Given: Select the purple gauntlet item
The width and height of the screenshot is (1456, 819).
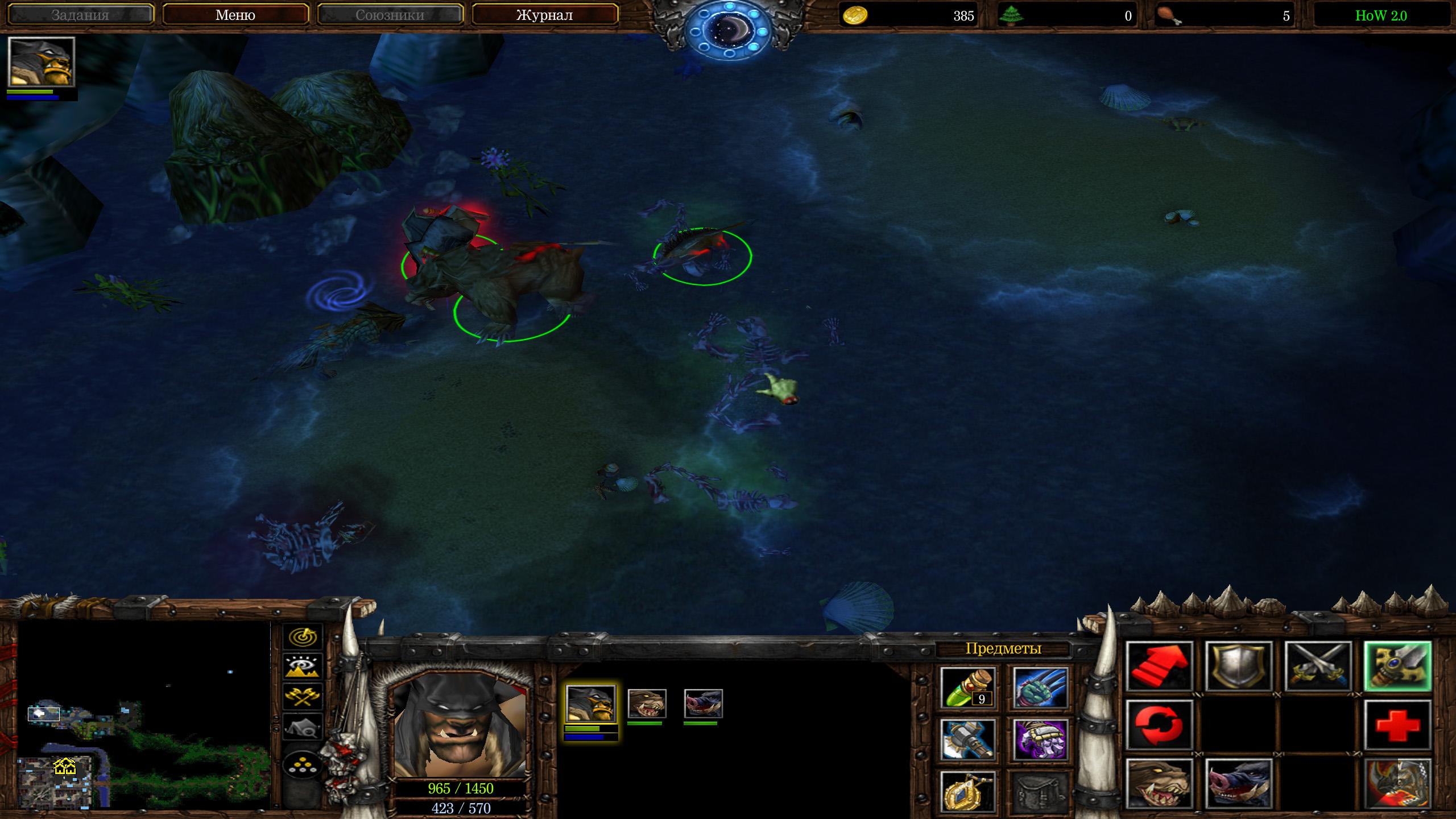Looking at the screenshot, I should tap(1040, 739).
